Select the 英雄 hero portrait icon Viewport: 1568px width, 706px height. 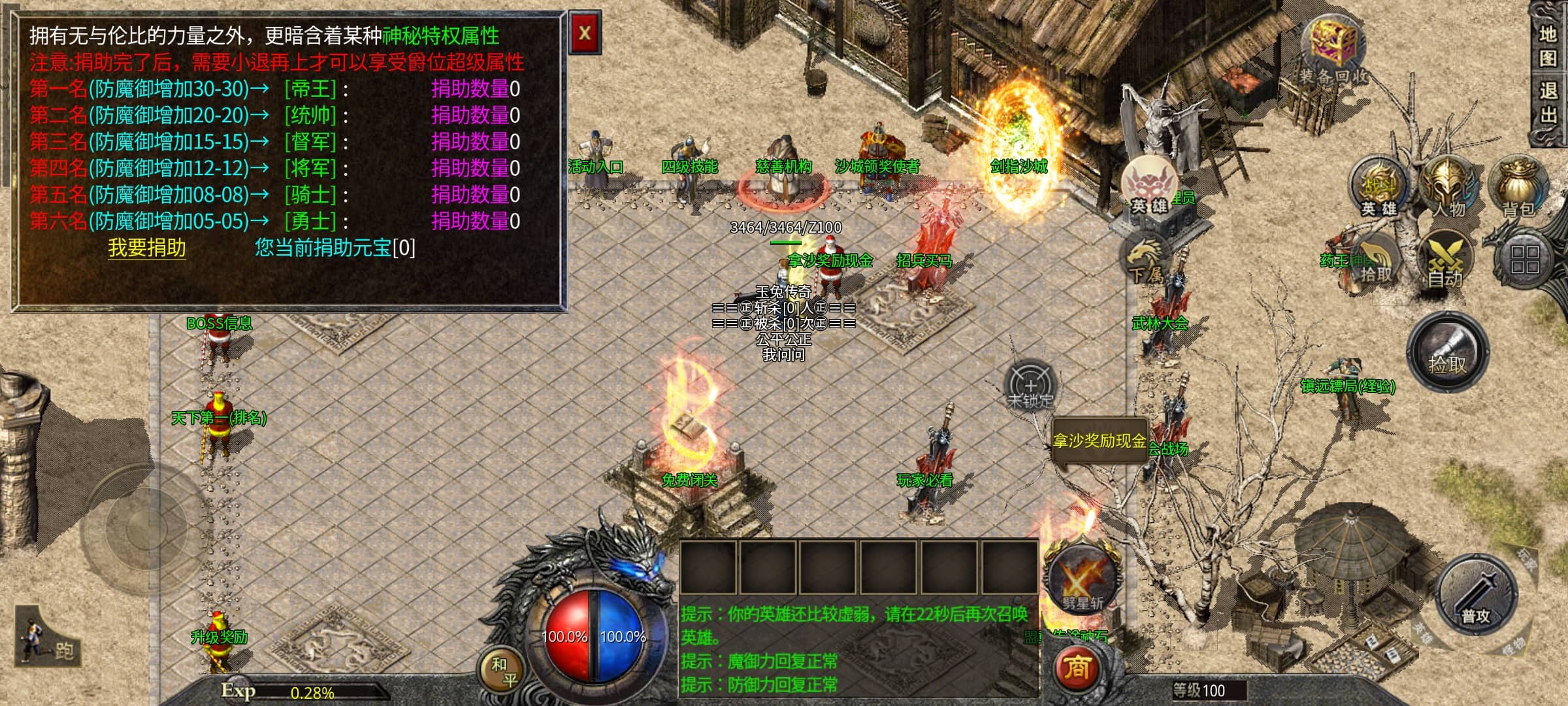pos(1150,186)
